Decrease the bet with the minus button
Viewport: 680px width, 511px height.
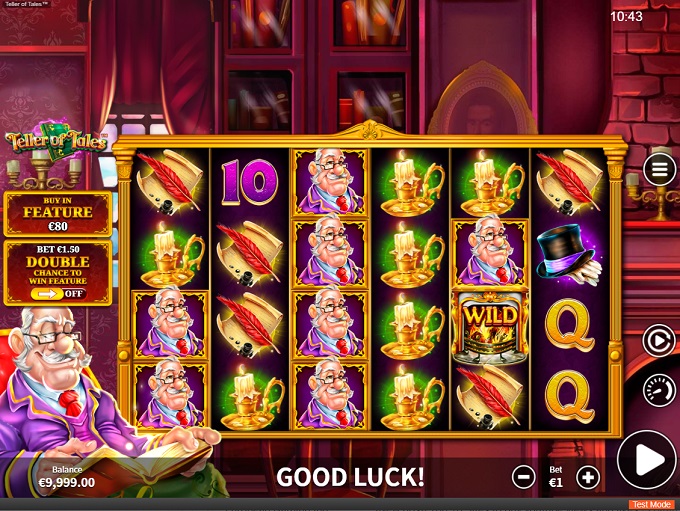523,477
